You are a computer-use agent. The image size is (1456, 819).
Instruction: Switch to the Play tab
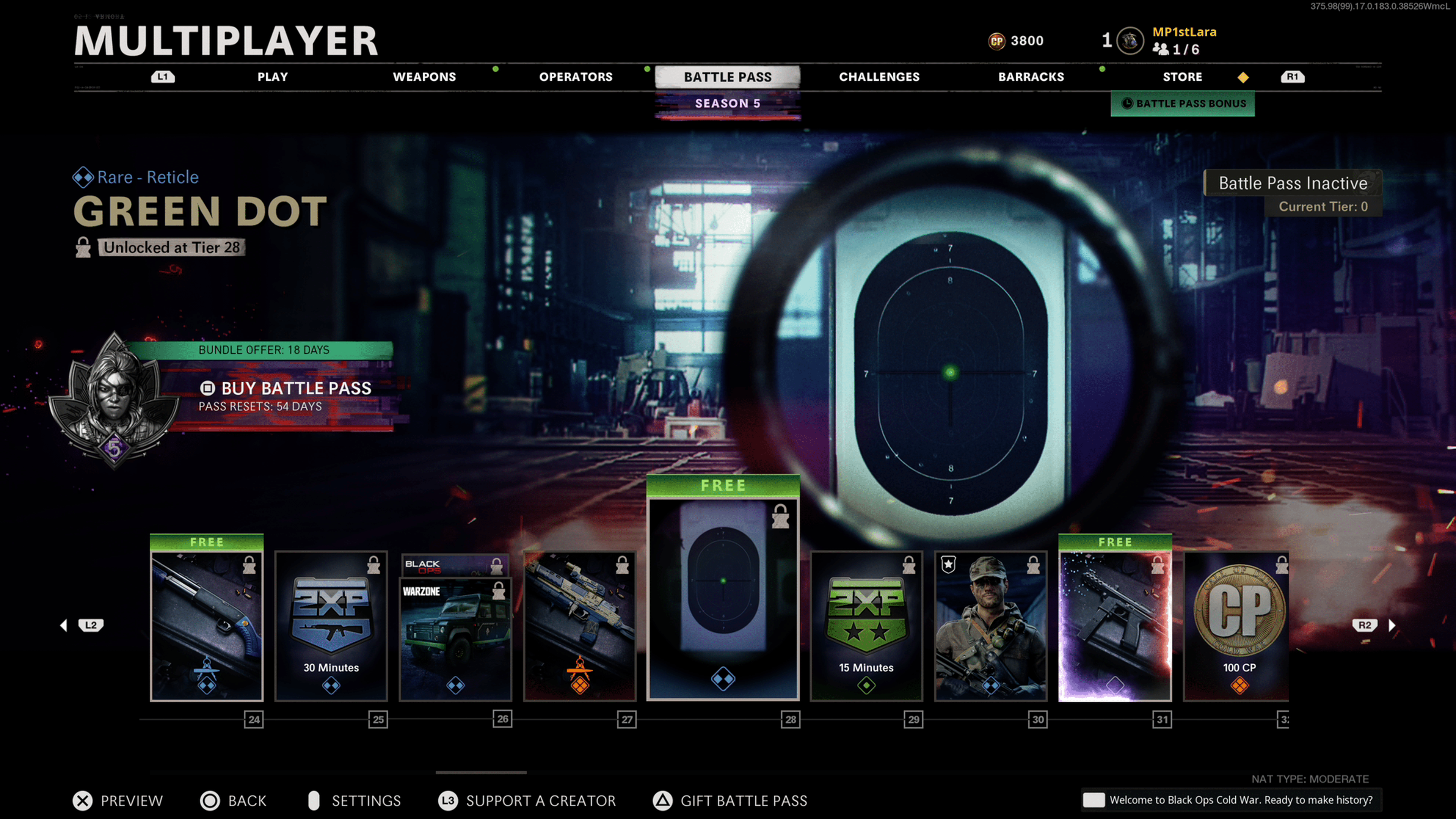[x=273, y=77]
